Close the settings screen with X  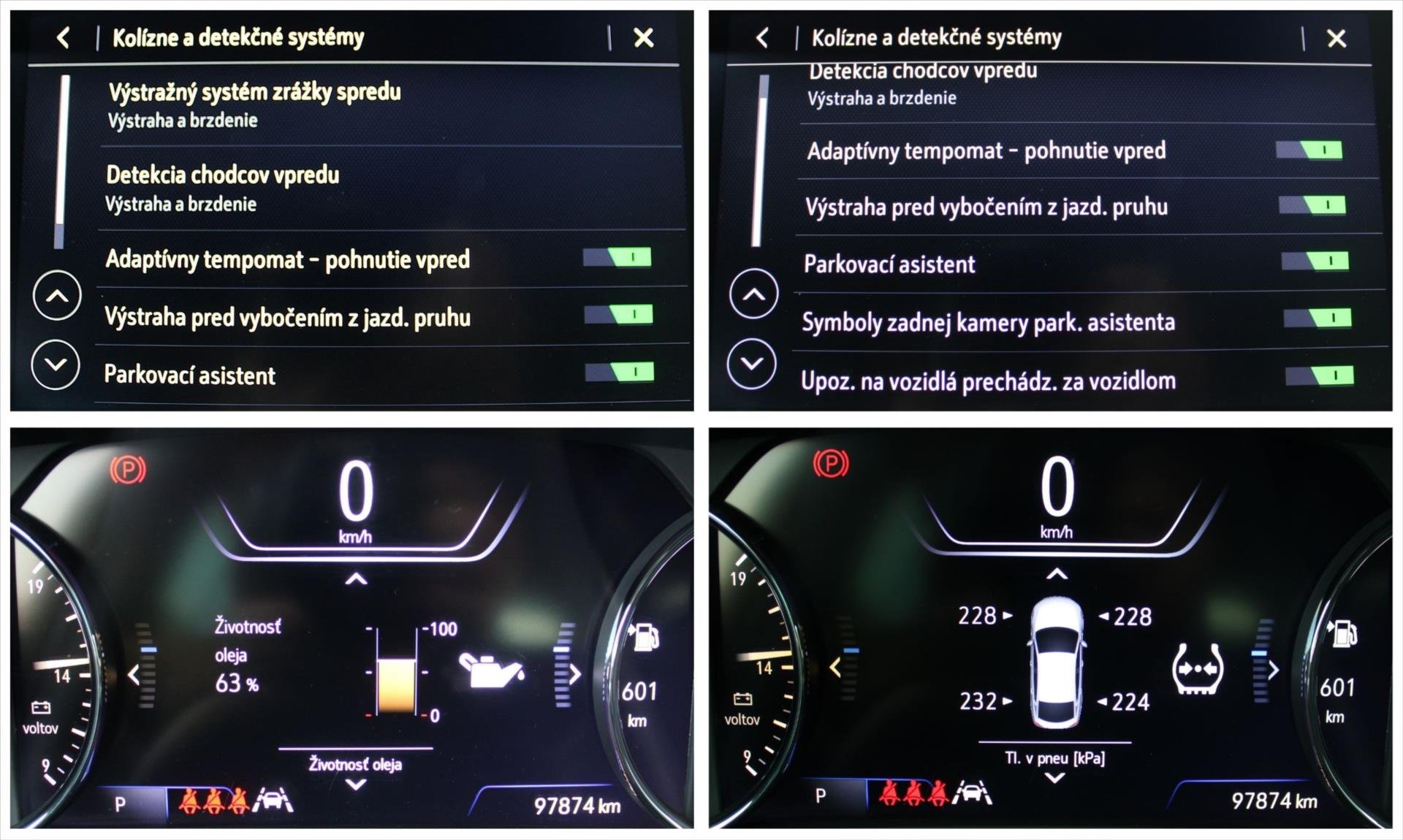[x=642, y=39]
